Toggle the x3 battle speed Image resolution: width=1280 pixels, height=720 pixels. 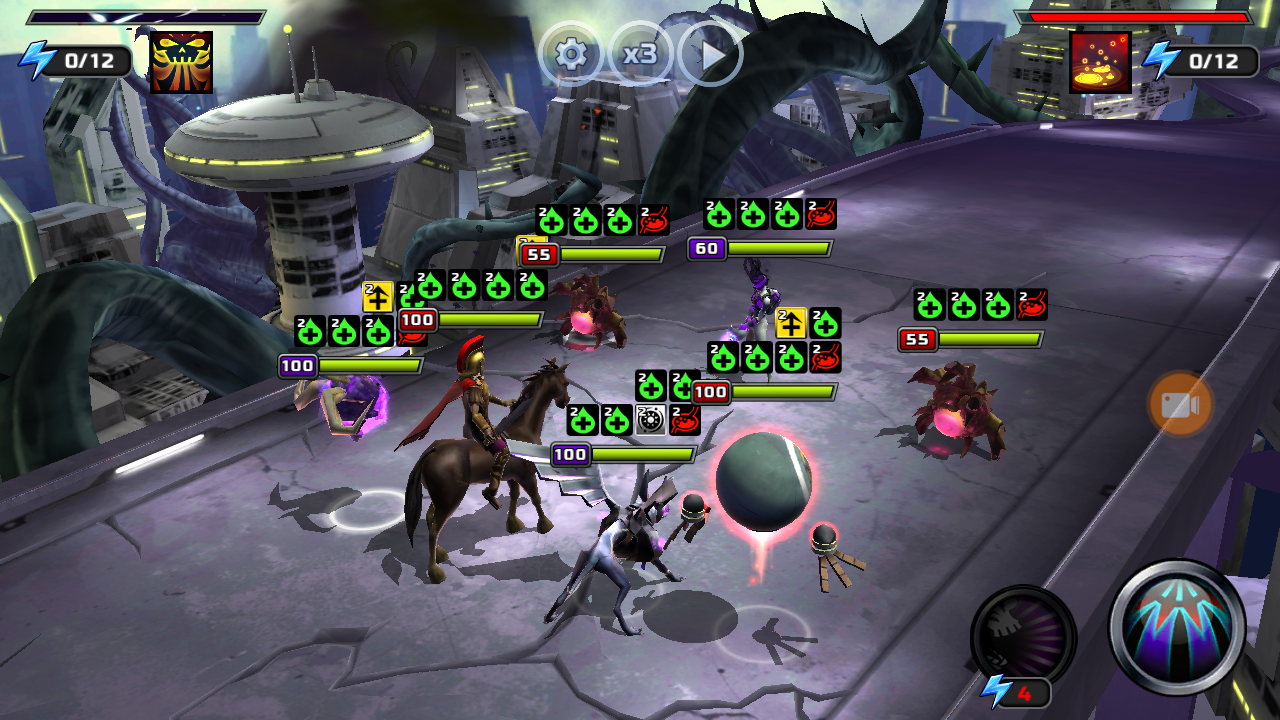tap(640, 54)
